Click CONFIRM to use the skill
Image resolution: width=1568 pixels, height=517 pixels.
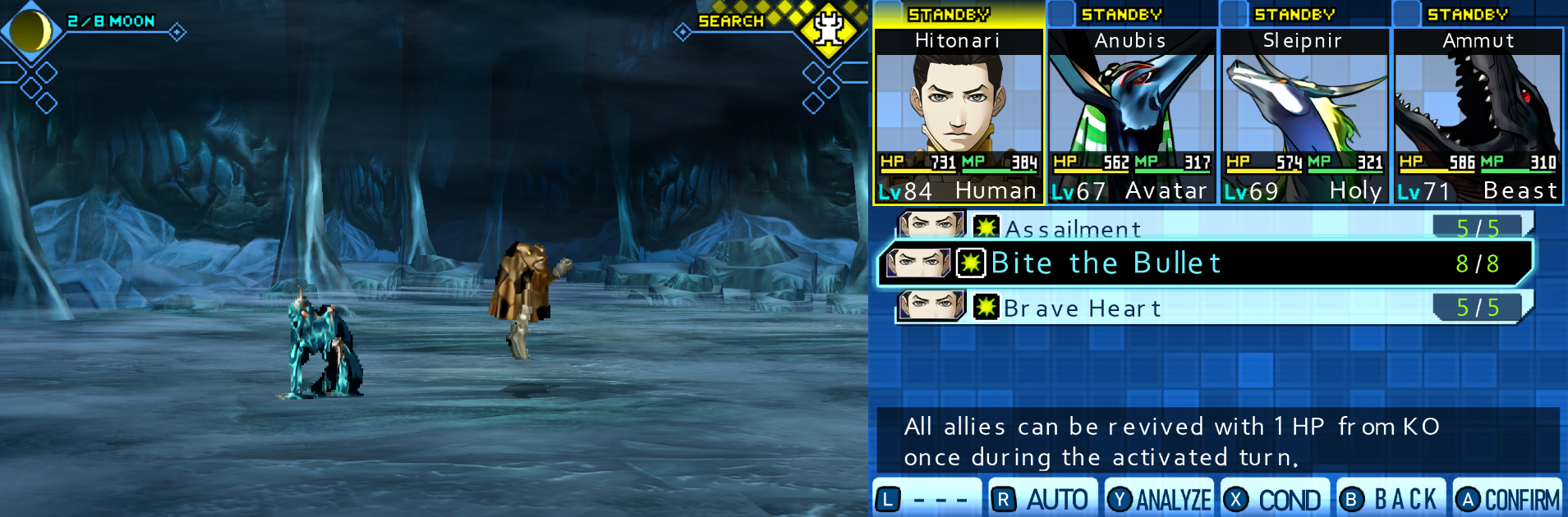pos(1507,499)
